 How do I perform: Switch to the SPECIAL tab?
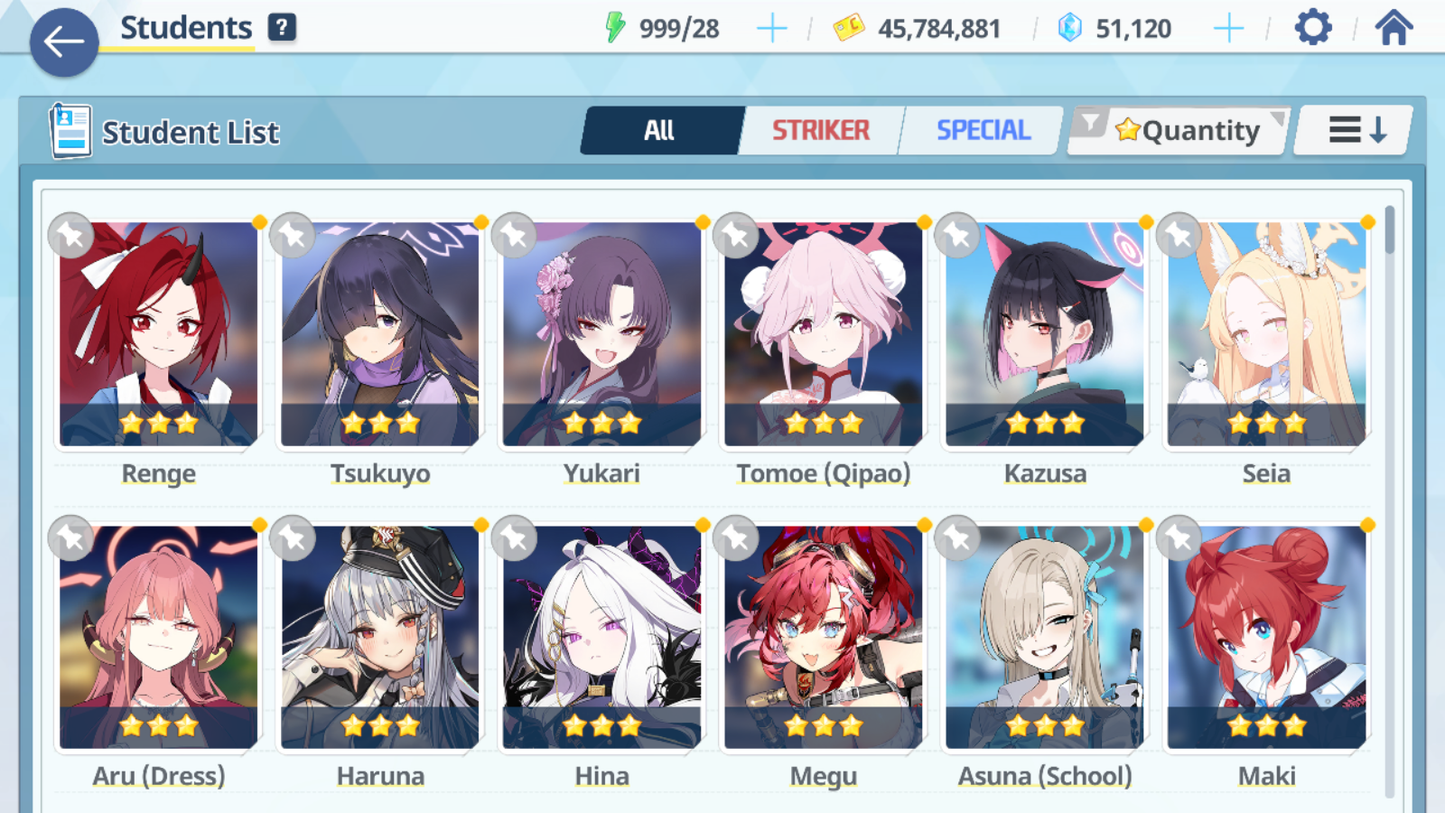tap(982, 130)
